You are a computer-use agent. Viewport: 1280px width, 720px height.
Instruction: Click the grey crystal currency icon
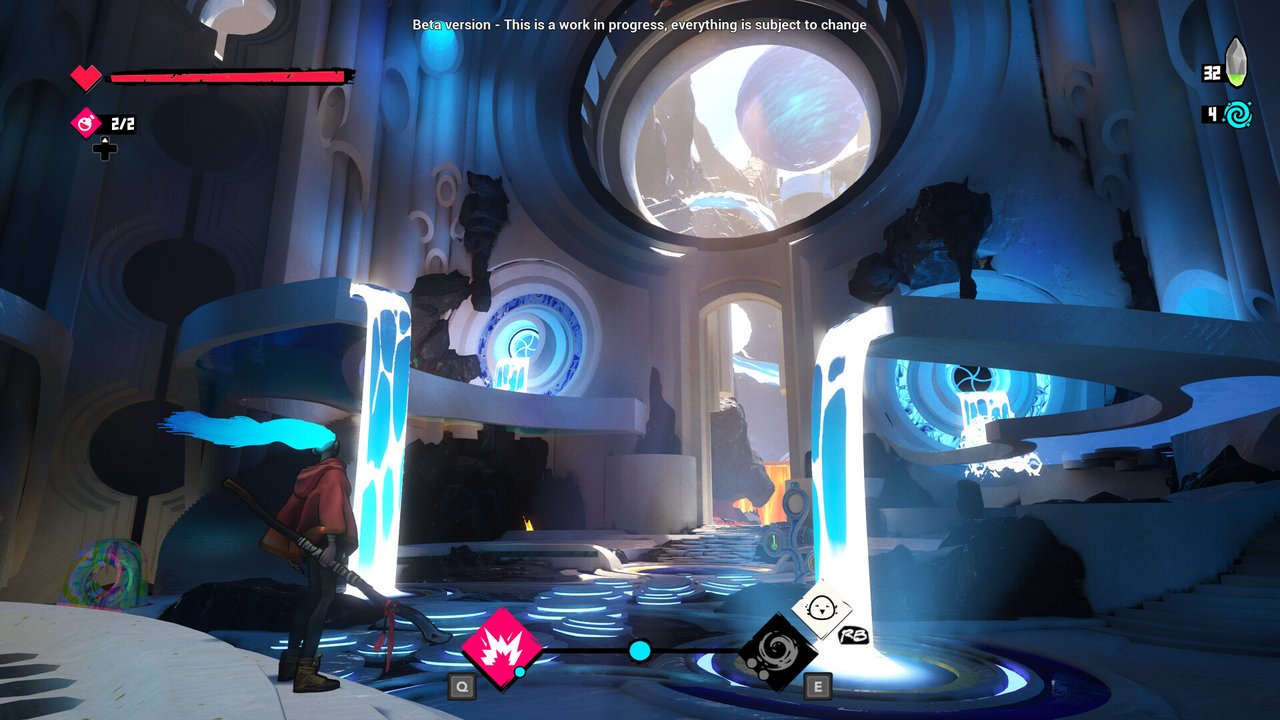point(1237,63)
